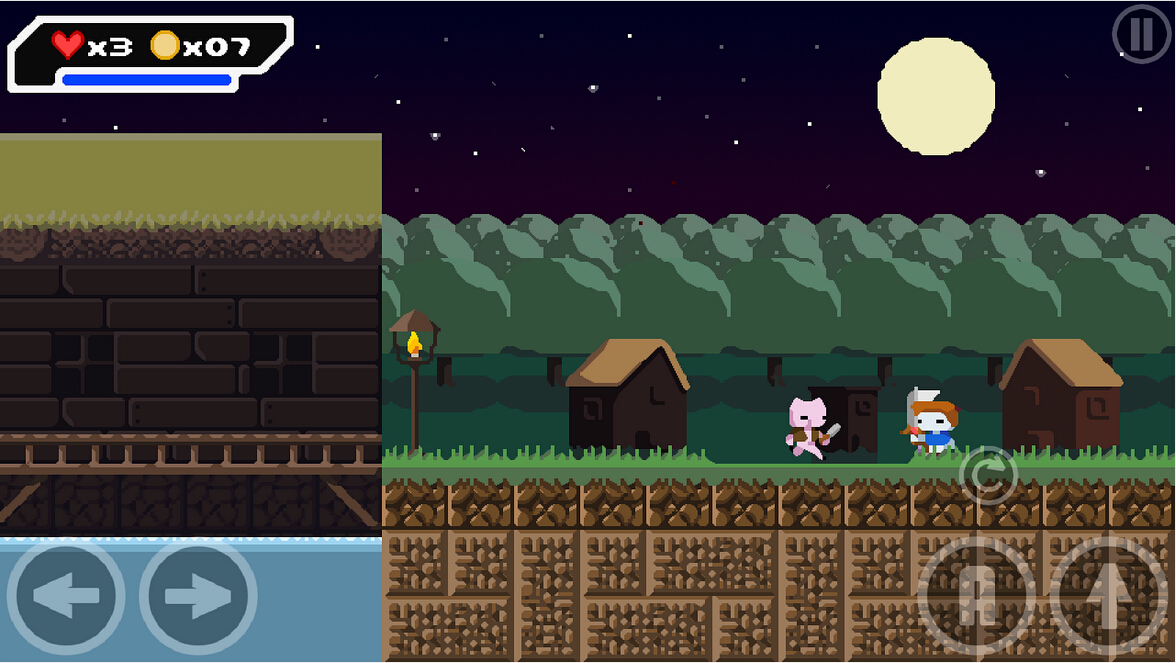Tap the left arrow movement button
The width and height of the screenshot is (1176, 663).
[66, 597]
